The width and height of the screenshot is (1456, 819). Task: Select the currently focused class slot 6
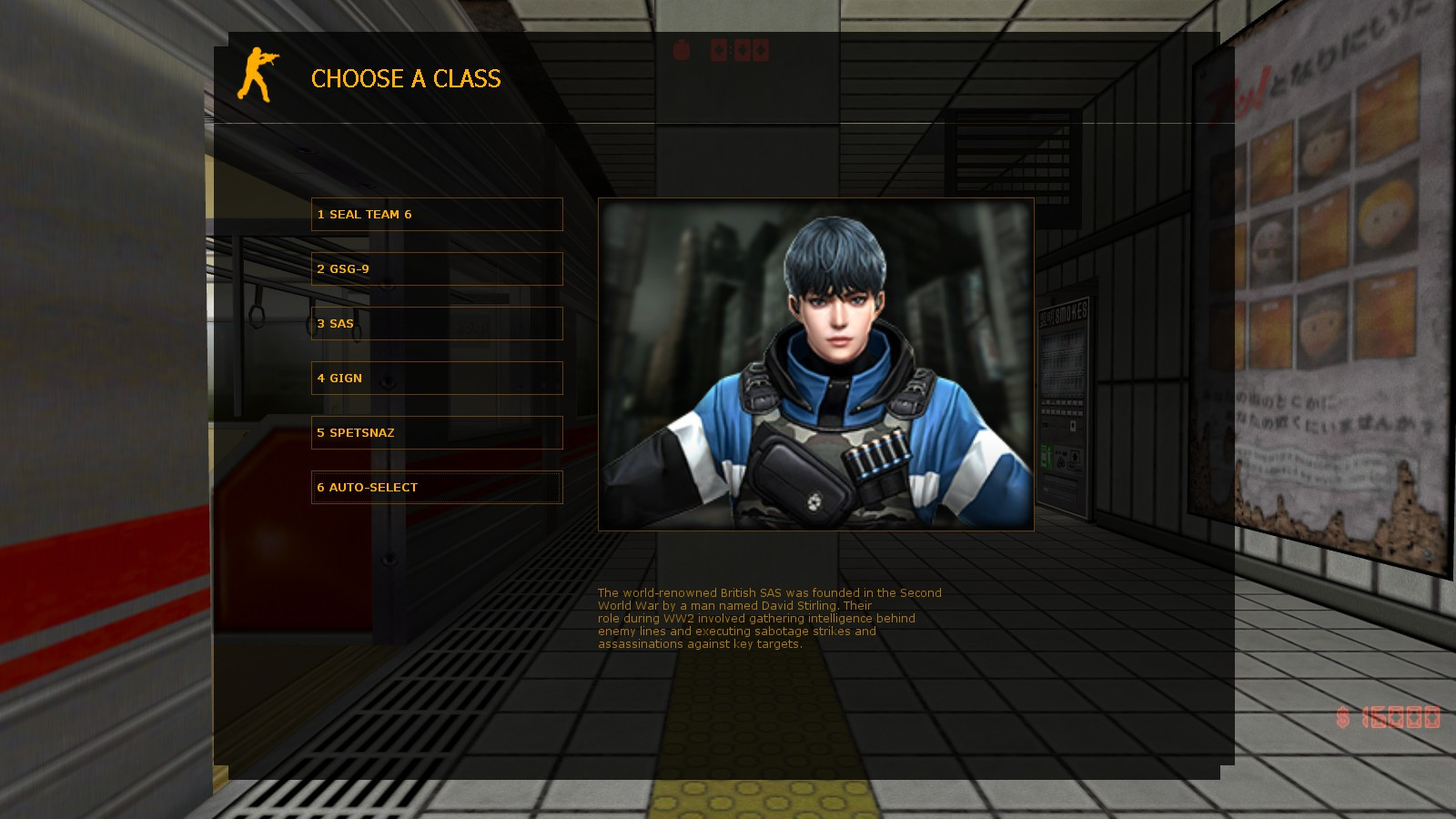pos(437,487)
